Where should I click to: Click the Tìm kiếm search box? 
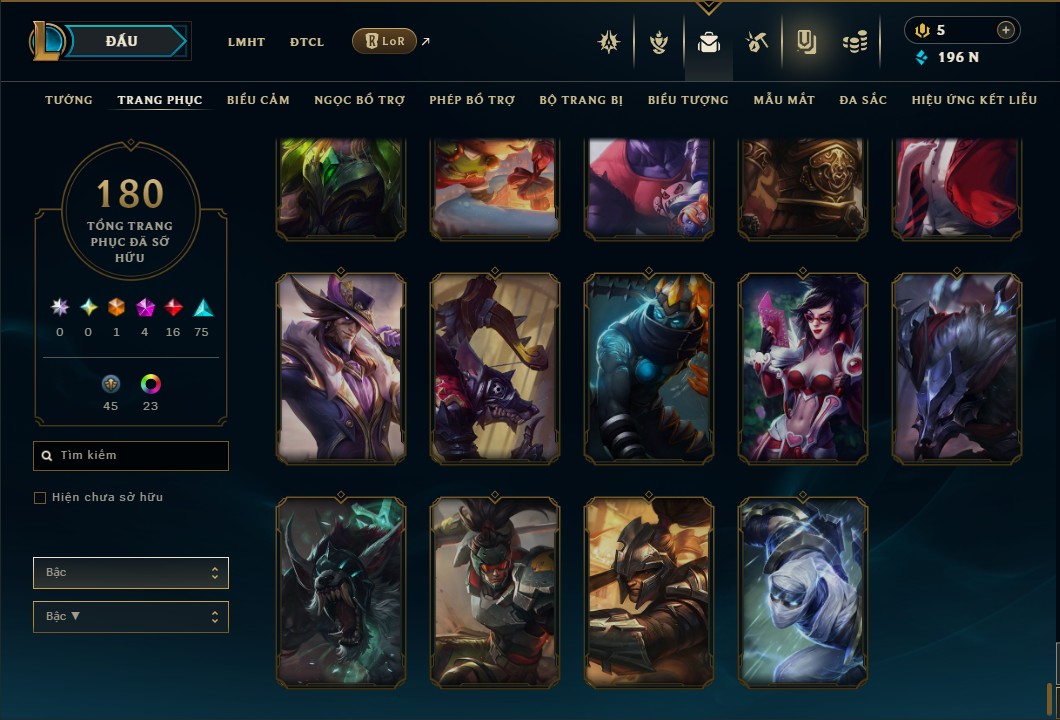pos(131,456)
